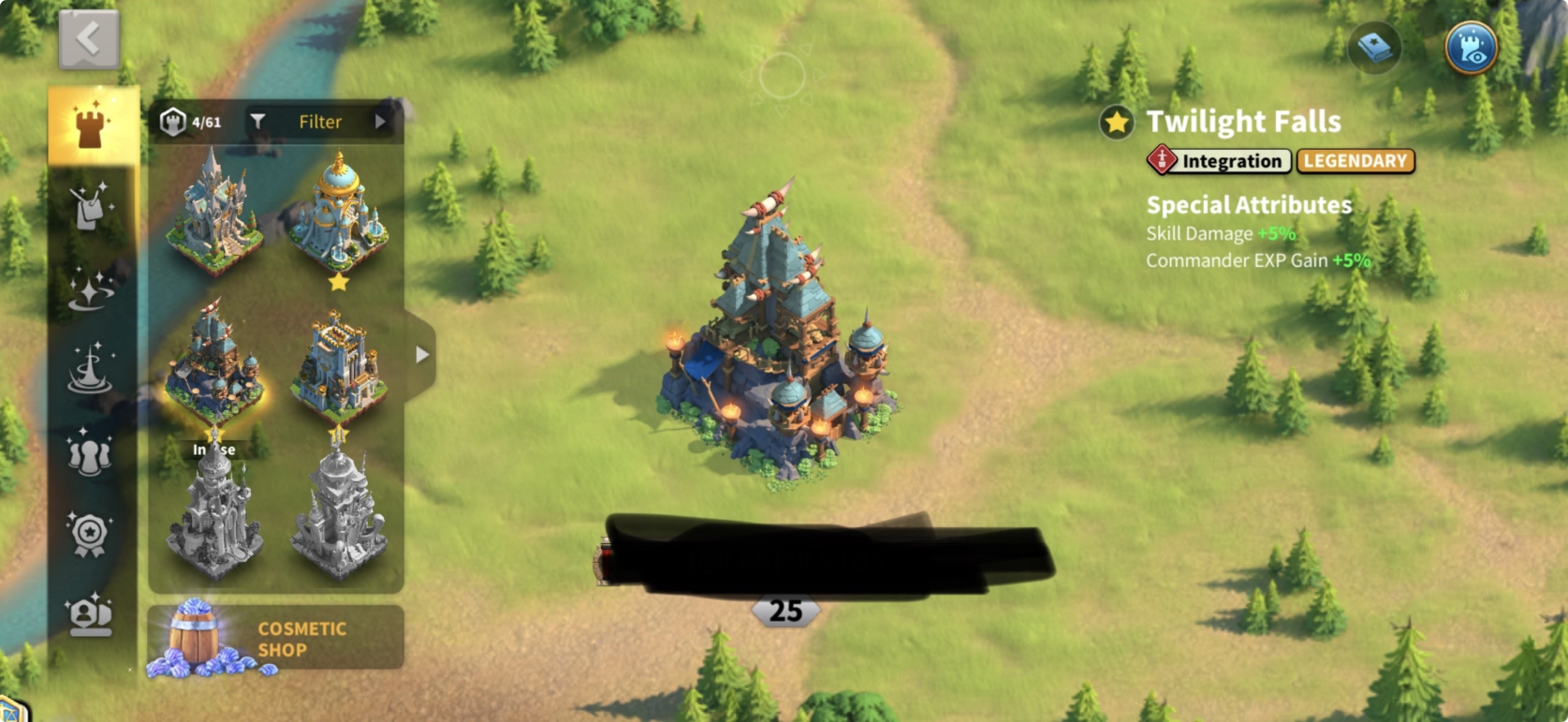This screenshot has height=722, width=1568.
Task: Select the in-use Twilight Falls theme thumbnail
Action: tap(214, 367)
